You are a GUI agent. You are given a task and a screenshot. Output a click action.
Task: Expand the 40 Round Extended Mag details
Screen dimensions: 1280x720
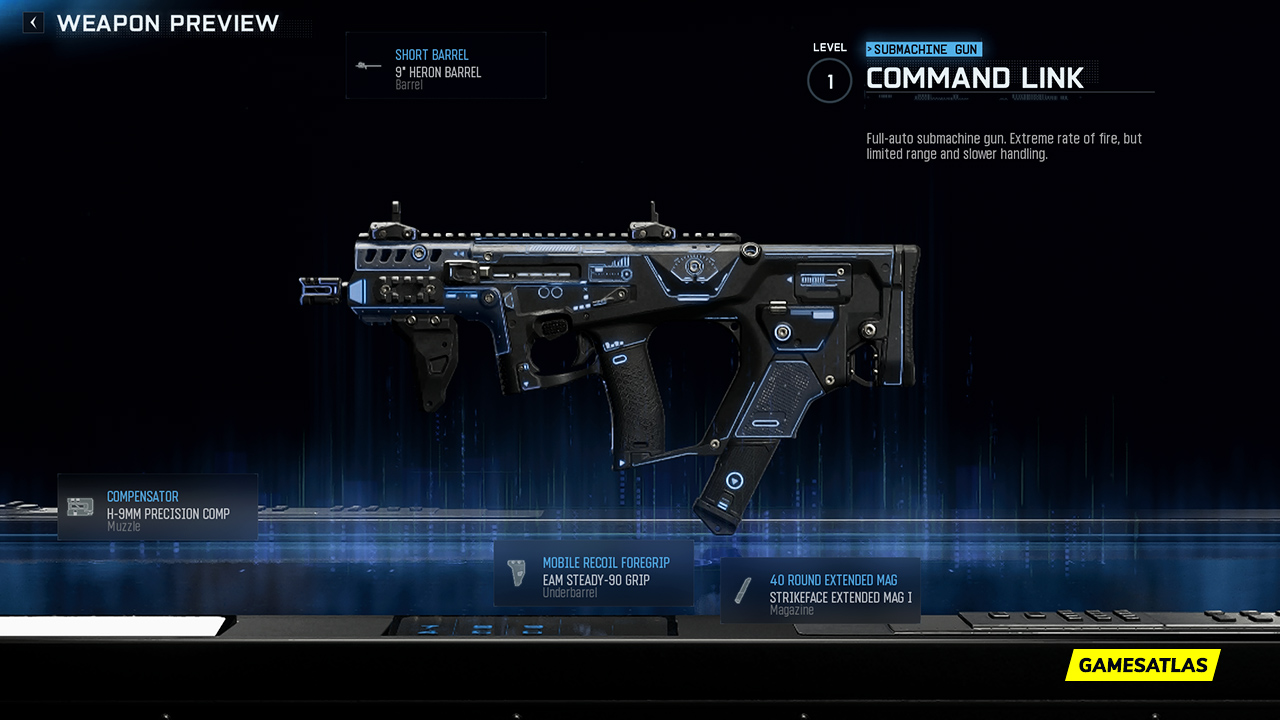click(820, 590)
